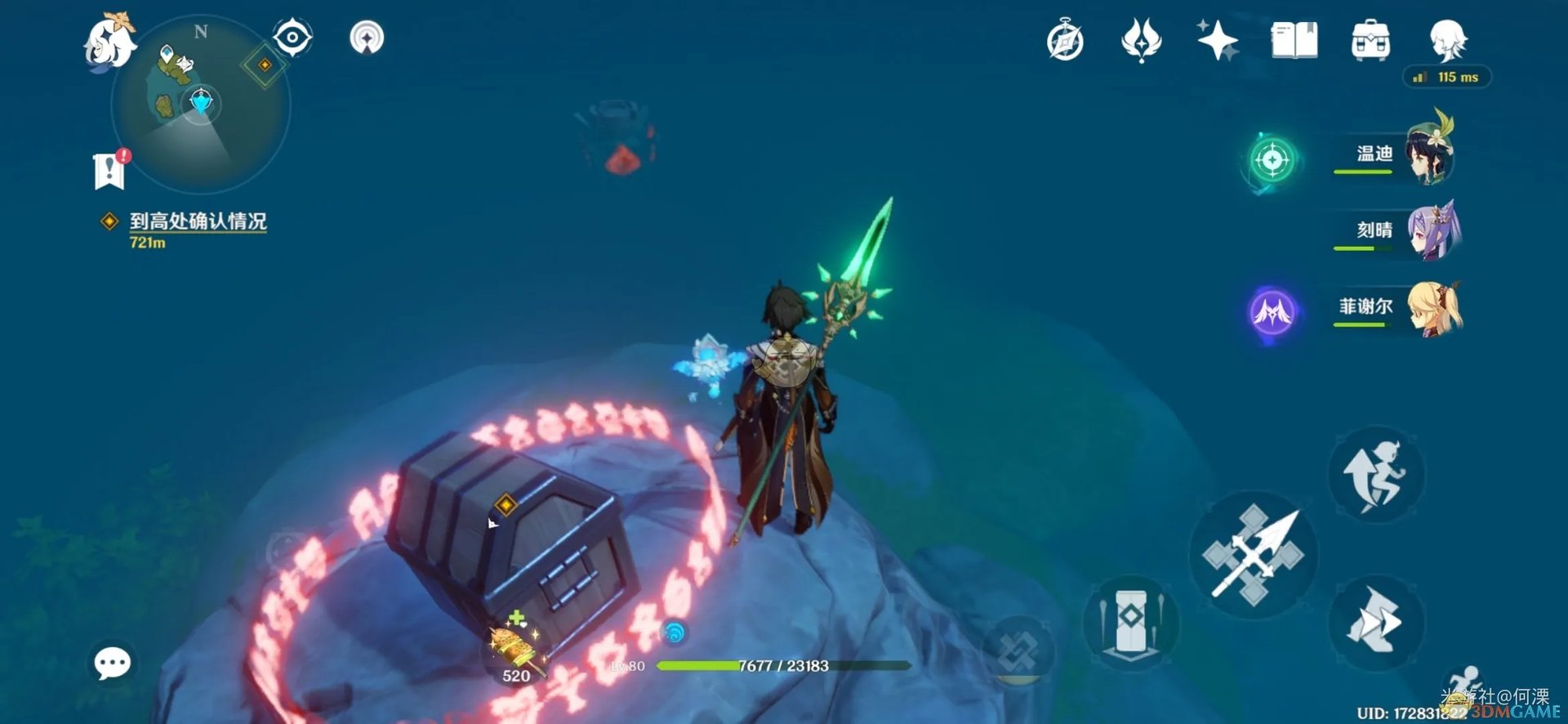The height and width of the screenshot is (724, 1568).
Task: Open the backpack inventory
Action: pyautogui.click(x=1370, y=41)
